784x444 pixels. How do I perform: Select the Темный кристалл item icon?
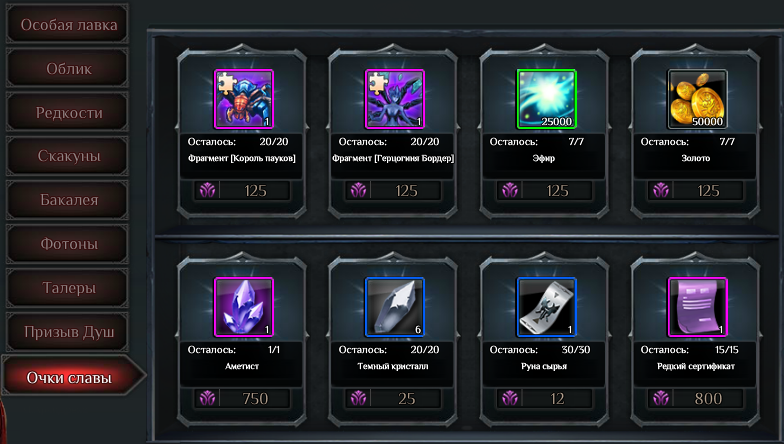[x=394, y=307]
